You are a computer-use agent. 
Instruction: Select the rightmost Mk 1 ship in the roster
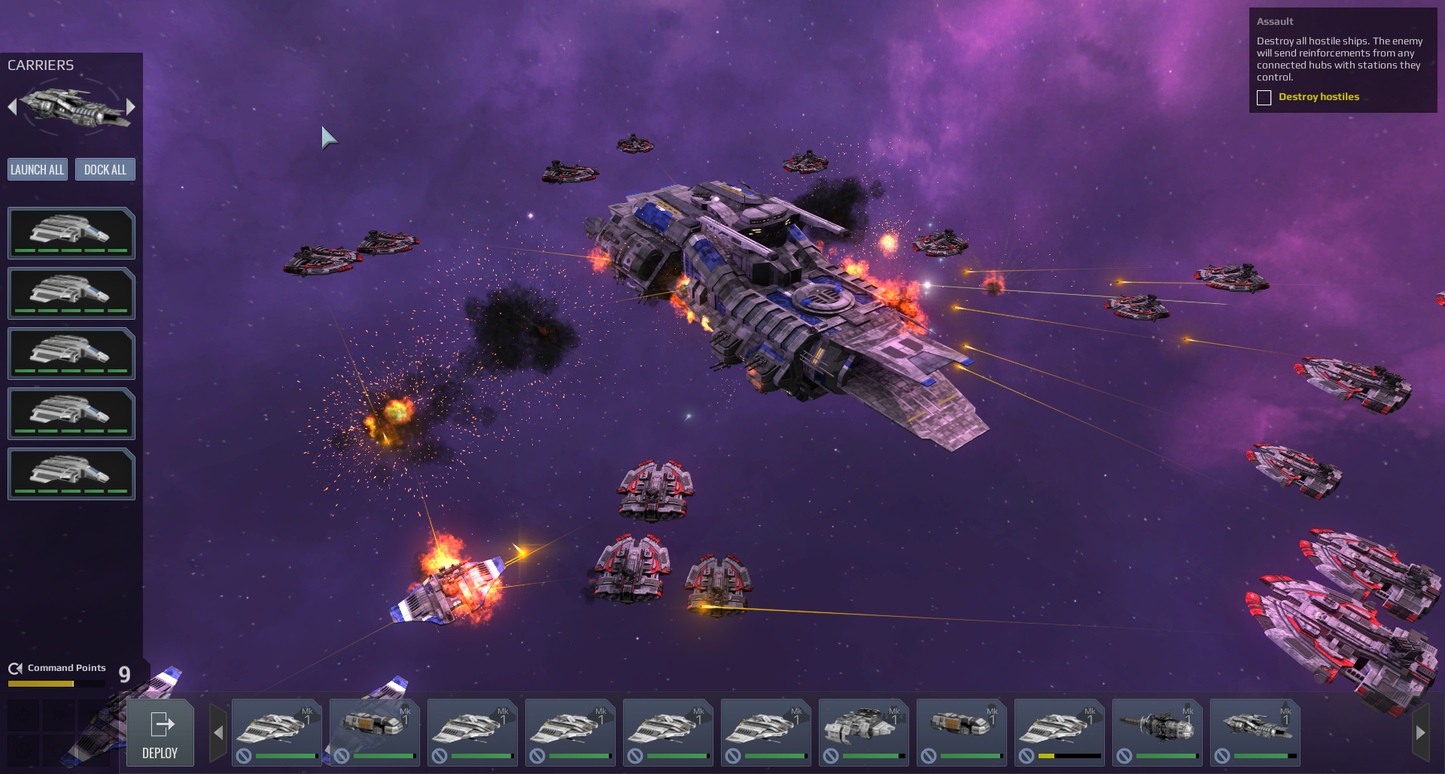pyautogui.click(x=1255, y=731)
